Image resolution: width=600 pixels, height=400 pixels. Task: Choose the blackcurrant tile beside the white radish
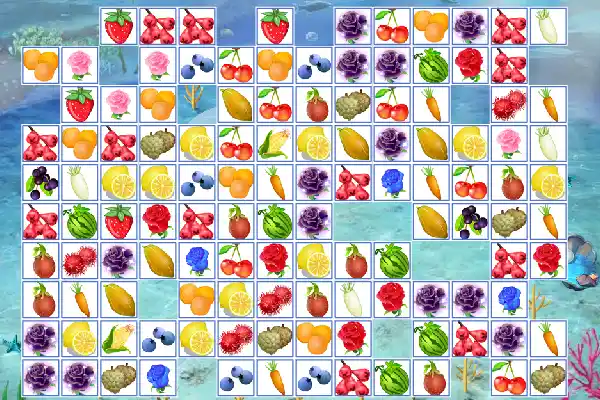(x=41, y=183)
